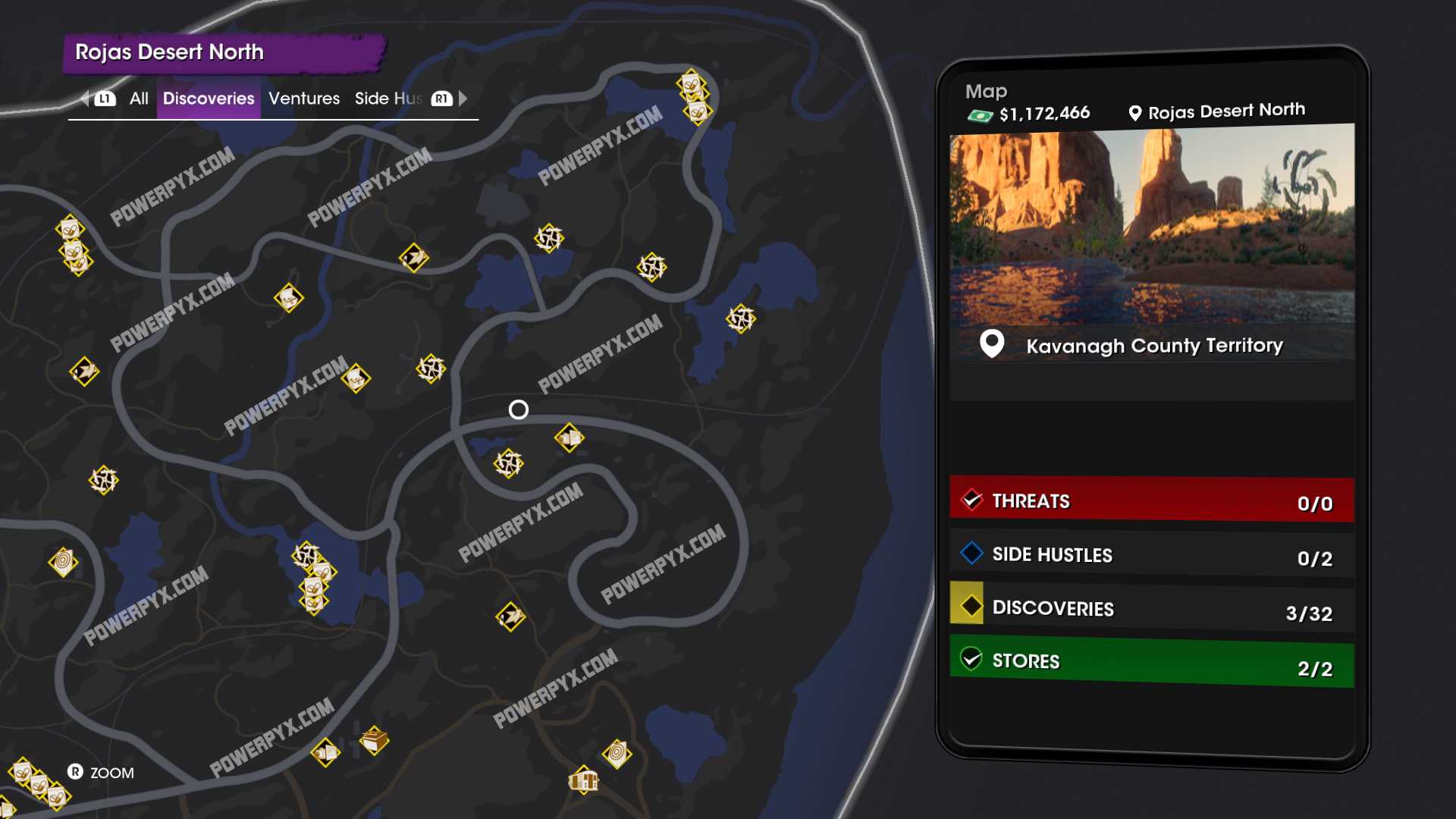
Task: Open the Ventures map tab
Action: [304, 99]
